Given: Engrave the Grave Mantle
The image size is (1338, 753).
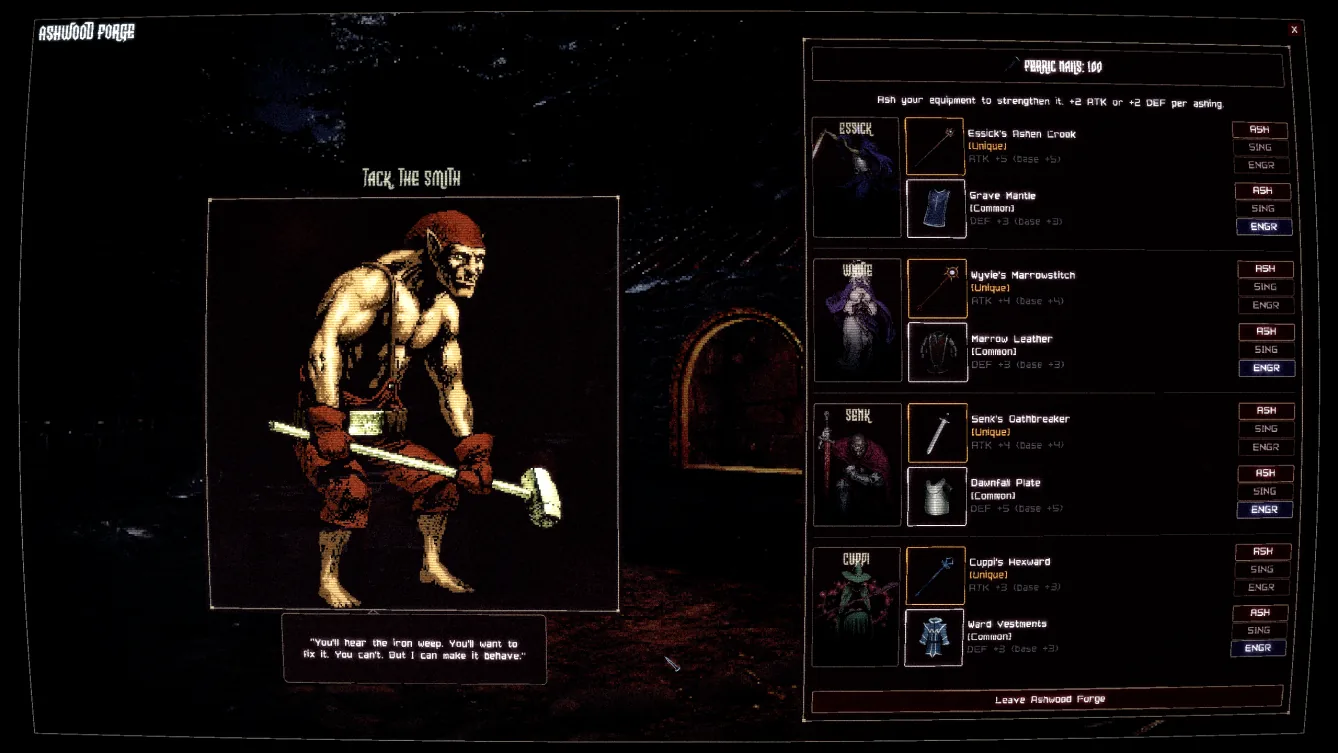Looking at the screenshot, I should coord(1264,227).
